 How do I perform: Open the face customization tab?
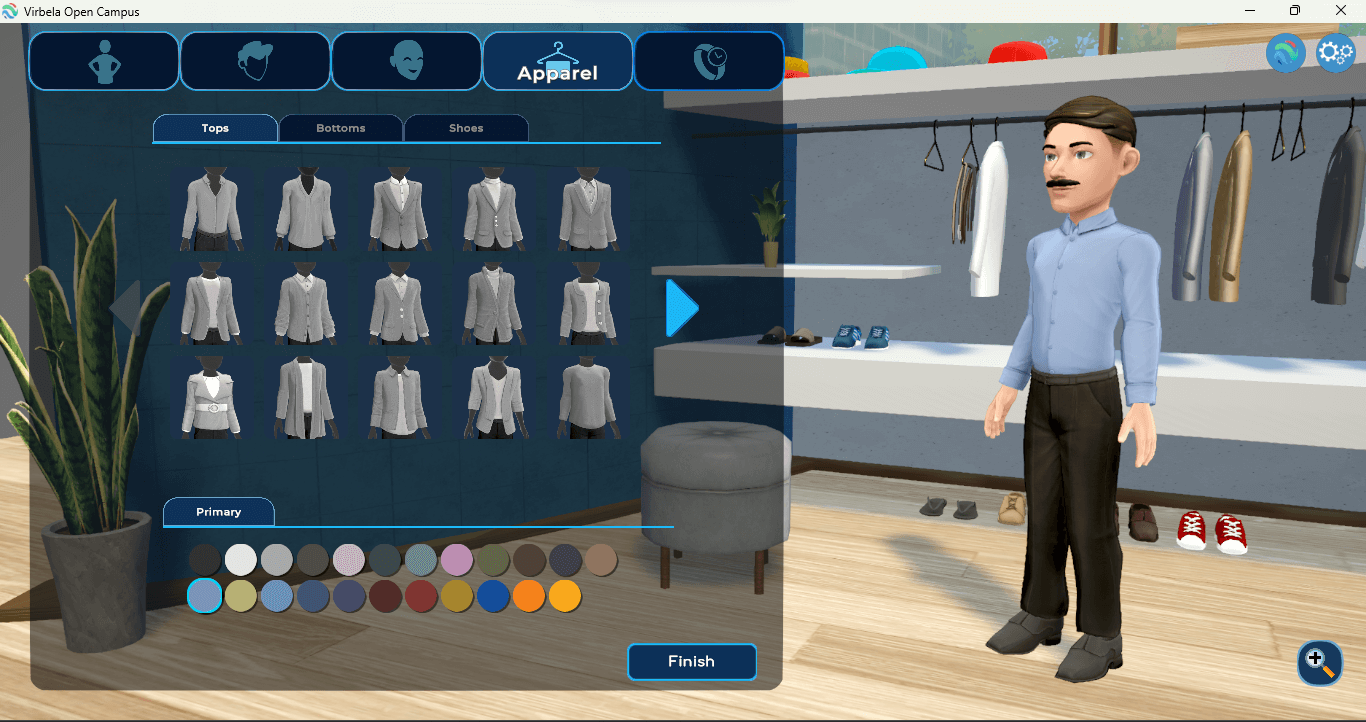coord(406,61)
